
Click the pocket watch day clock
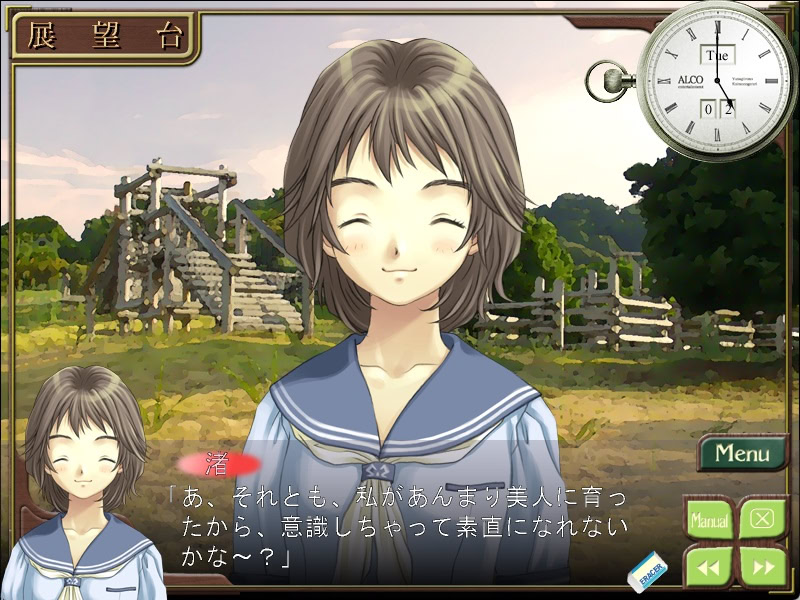716,80
